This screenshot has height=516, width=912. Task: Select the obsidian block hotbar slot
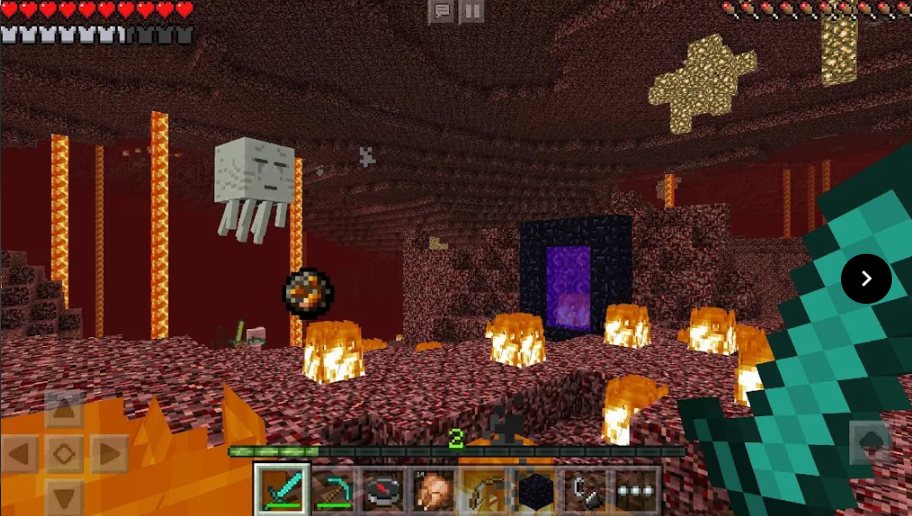(535, 490)
